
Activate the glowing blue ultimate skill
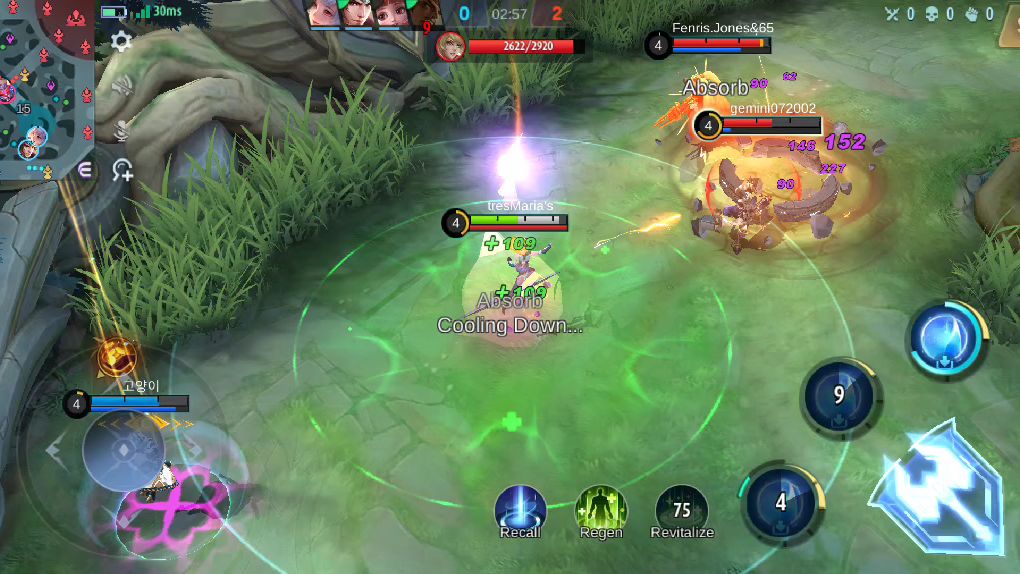pyautogui.click(x=945, y=338)
